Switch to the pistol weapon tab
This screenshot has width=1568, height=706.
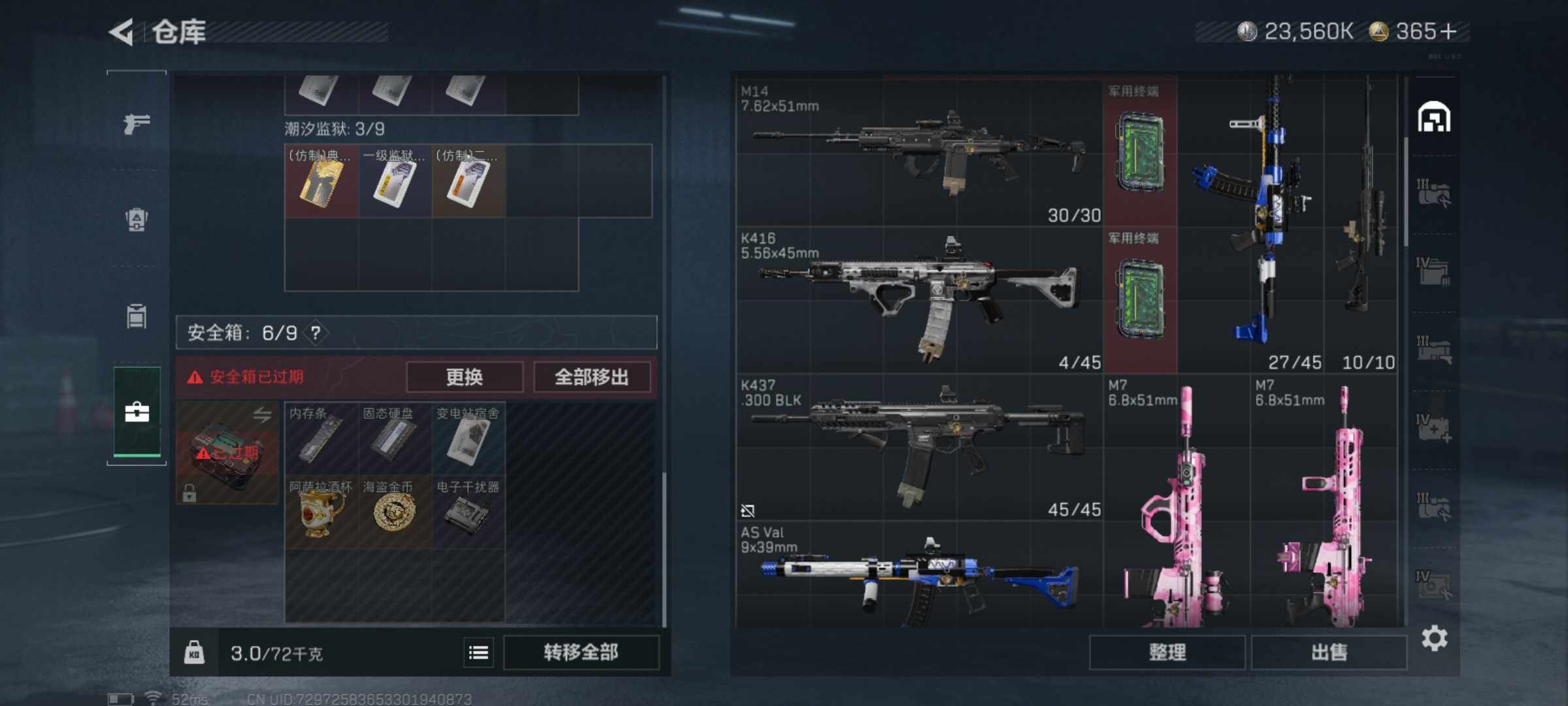pyautogui.click(x=137, y=123)
